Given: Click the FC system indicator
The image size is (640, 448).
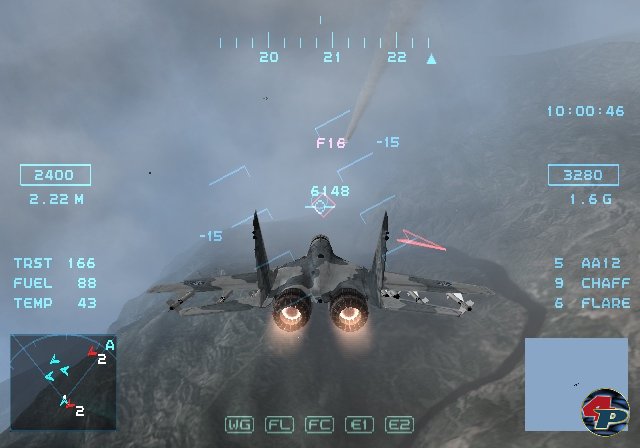Looking at the screenshot, I should (319, 425).
